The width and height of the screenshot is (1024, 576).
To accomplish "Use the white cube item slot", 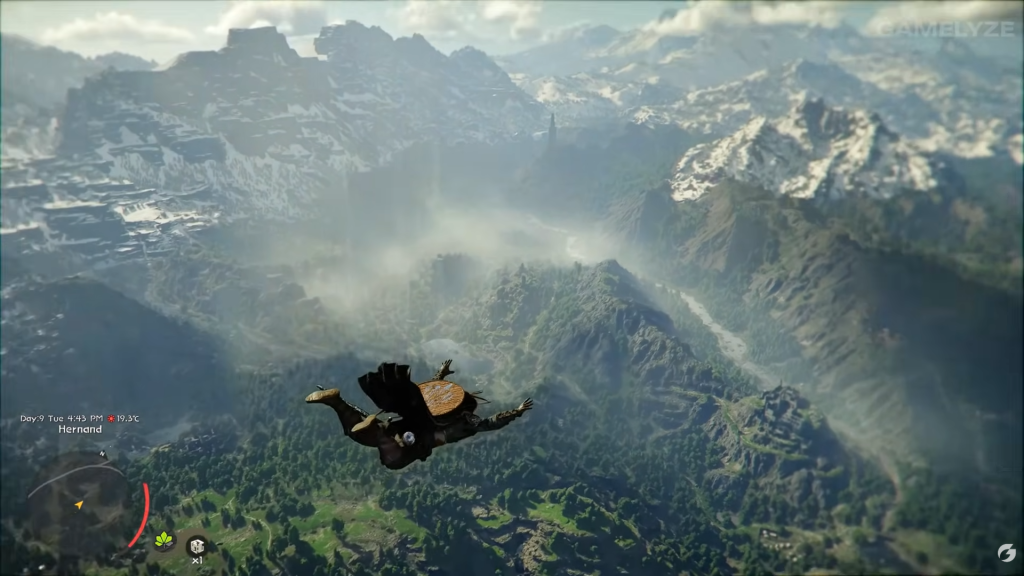I will 196,545.
